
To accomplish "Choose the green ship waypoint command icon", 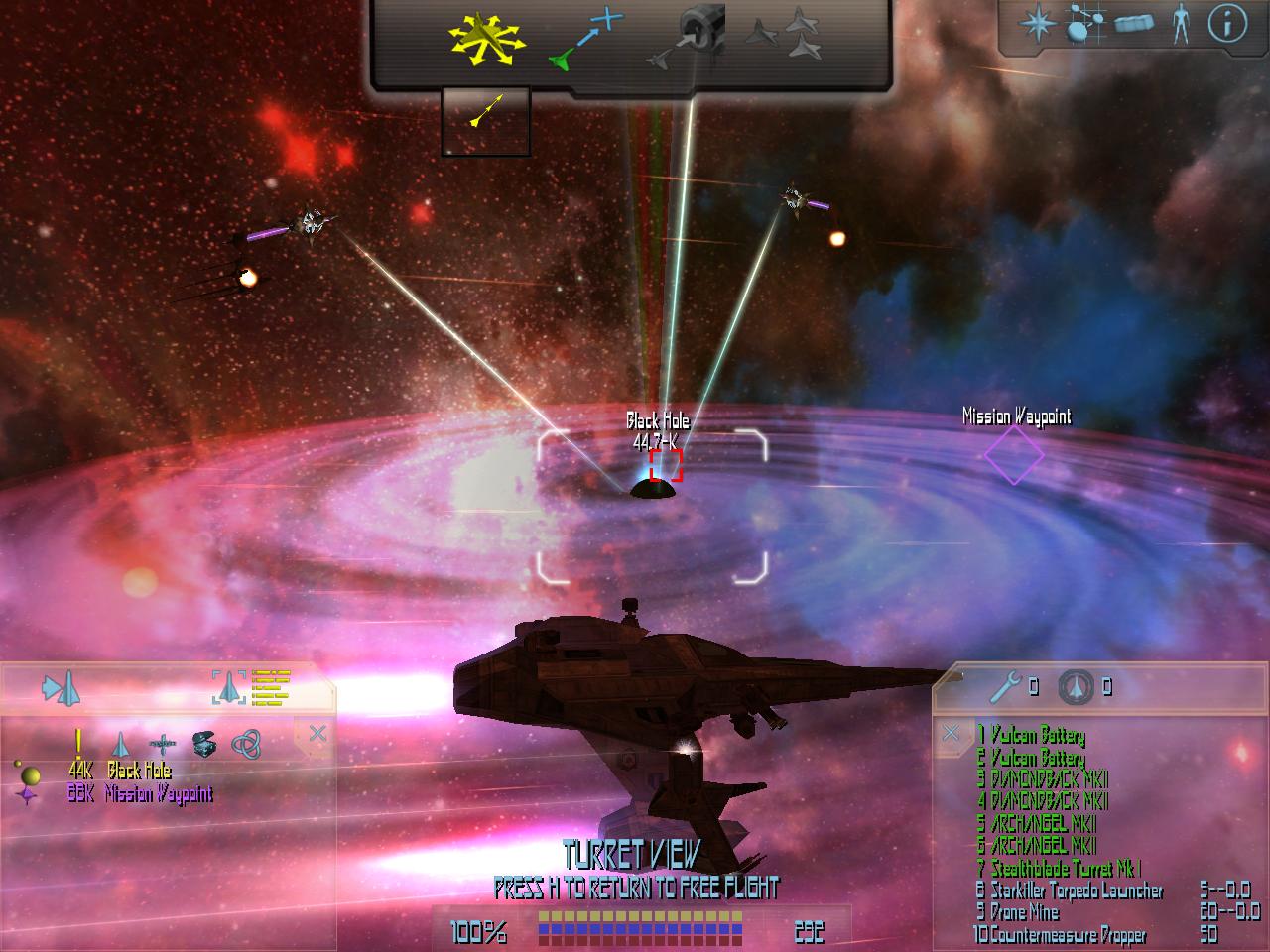I will coord(585,42).
